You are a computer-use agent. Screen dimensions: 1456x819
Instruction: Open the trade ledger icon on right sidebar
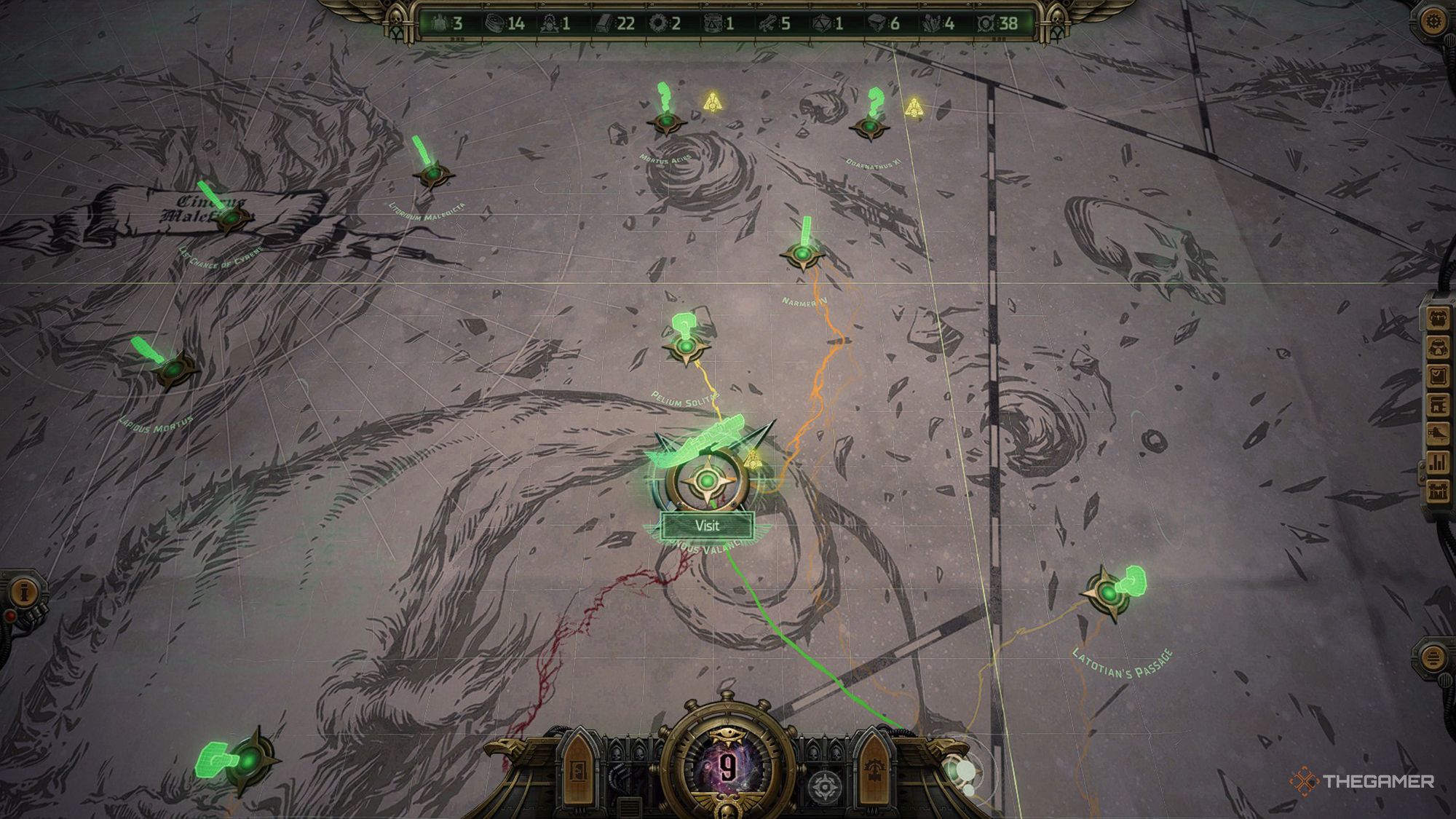pos(1439,404)
